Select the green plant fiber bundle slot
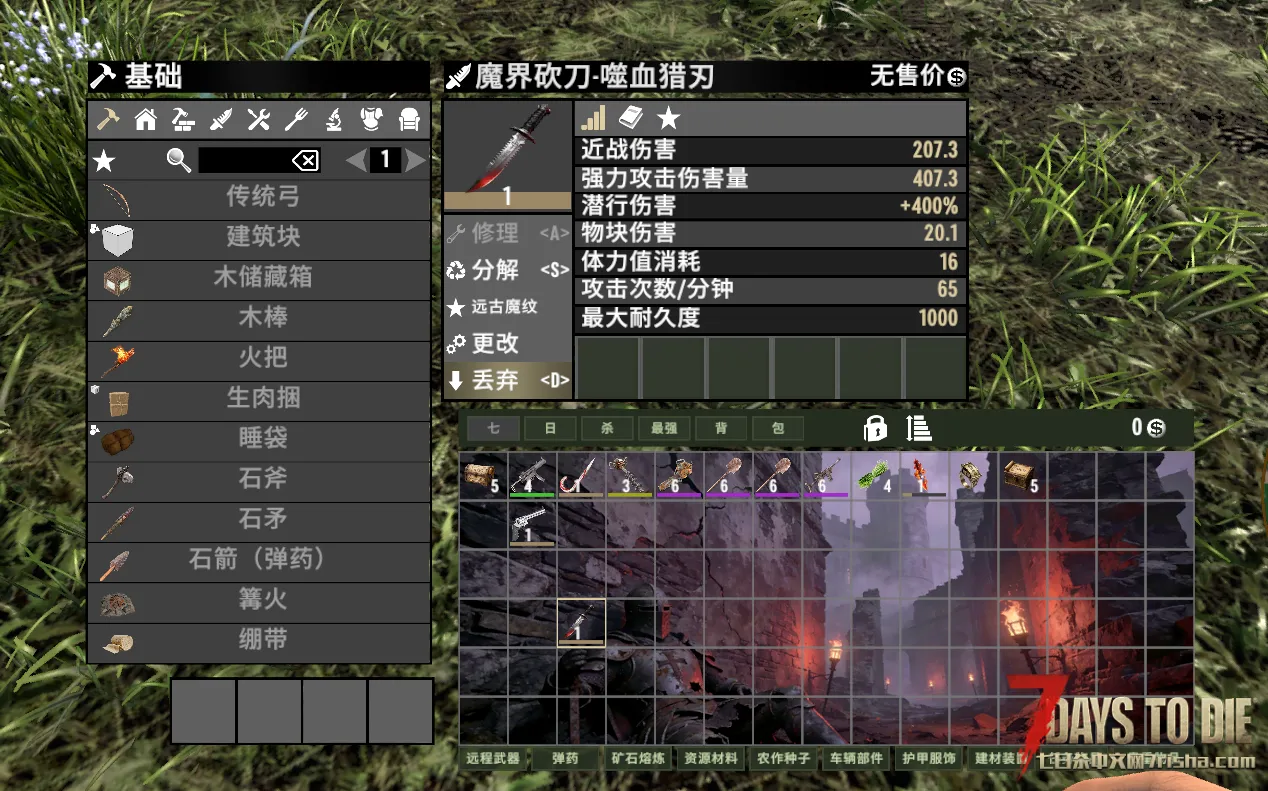This screenshot has width=1268, height=791. 876,476
